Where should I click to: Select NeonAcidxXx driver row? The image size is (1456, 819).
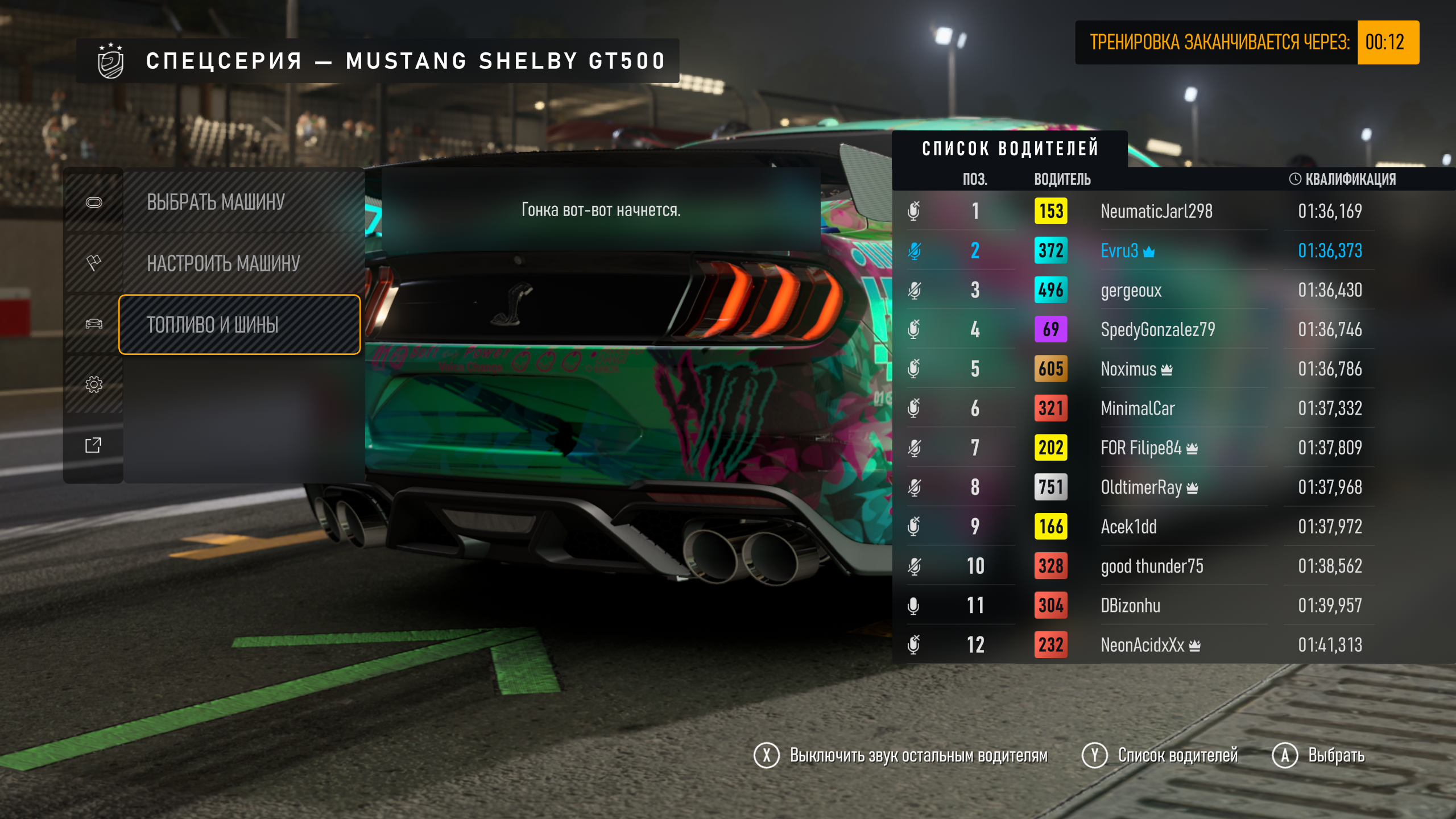pyautogui.click(x=1142, y=645)
